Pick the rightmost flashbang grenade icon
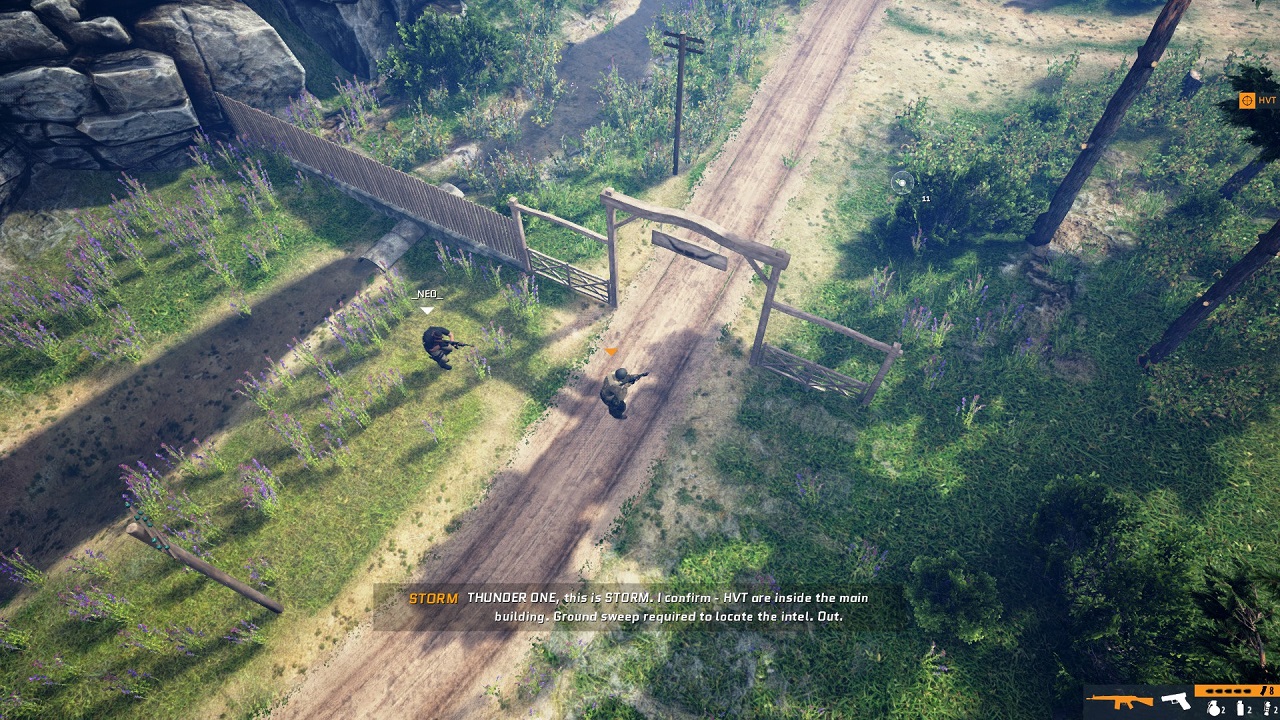The height and width of the screenshot is (720, 1280). click(1267, 707)
